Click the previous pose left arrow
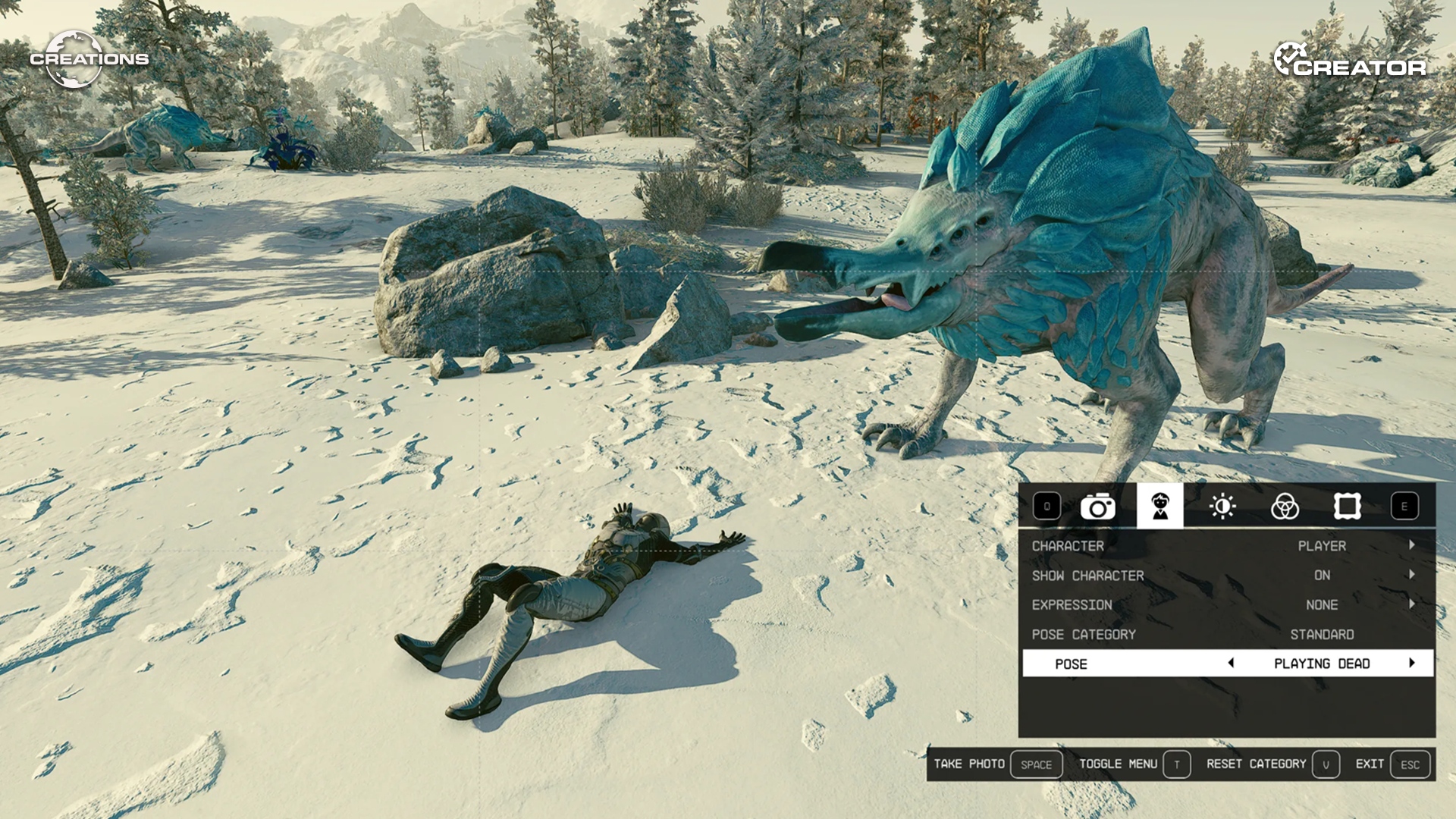 pos(1231,664)
